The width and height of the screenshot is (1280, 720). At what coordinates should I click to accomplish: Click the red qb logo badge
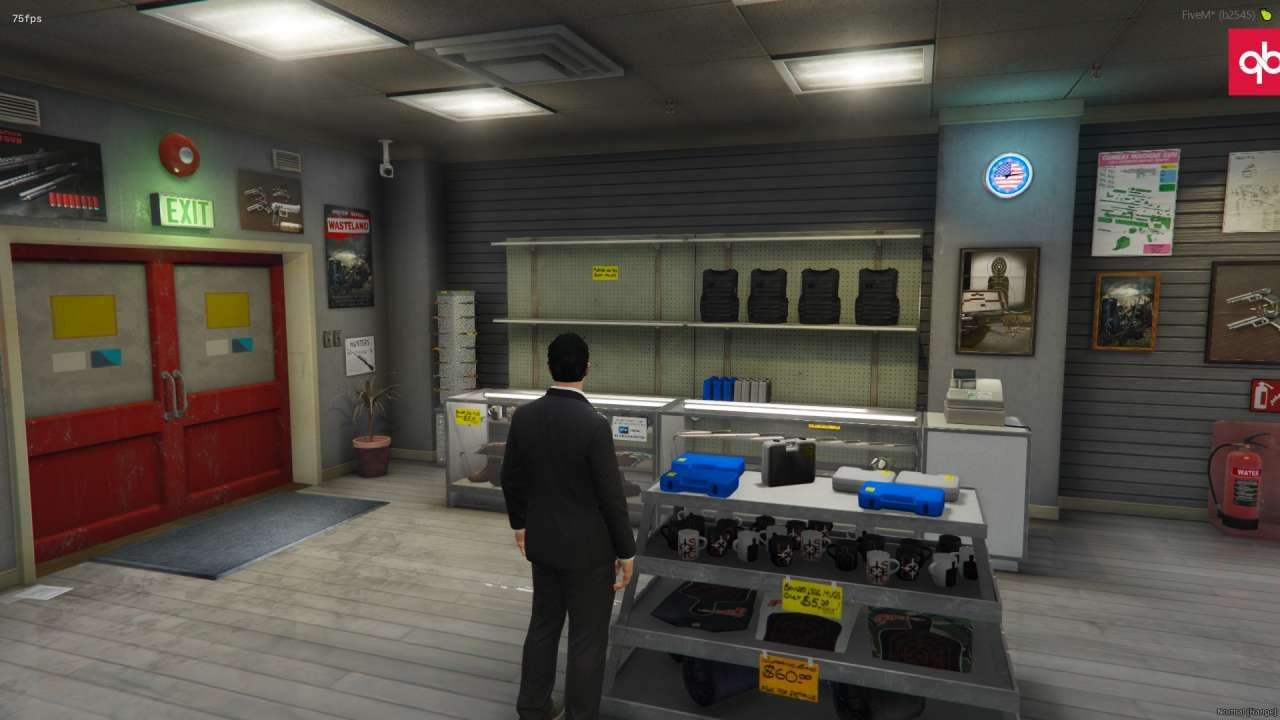1255,62
